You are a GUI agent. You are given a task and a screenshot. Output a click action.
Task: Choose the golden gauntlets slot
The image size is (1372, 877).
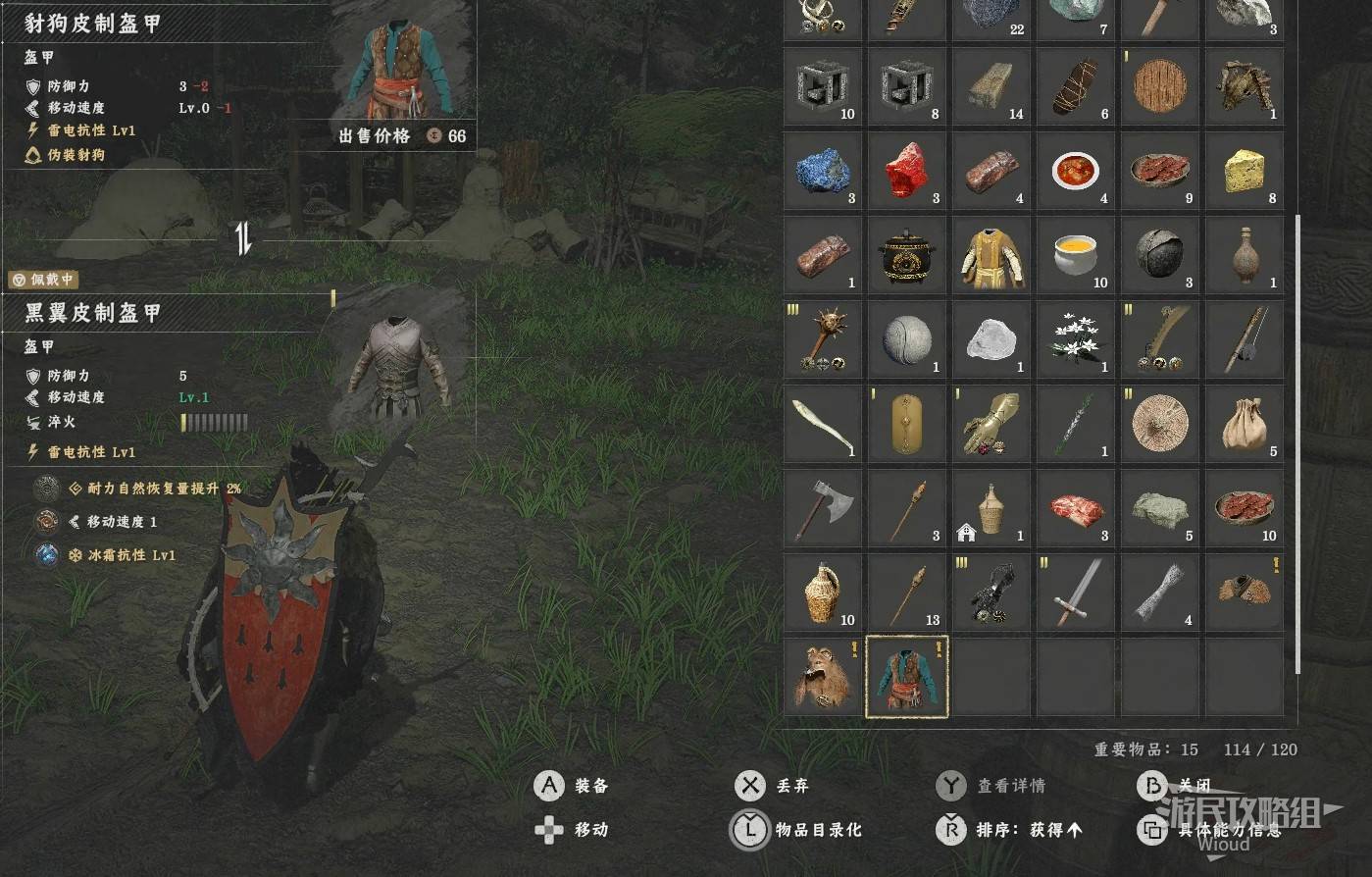tap(991, 424)
